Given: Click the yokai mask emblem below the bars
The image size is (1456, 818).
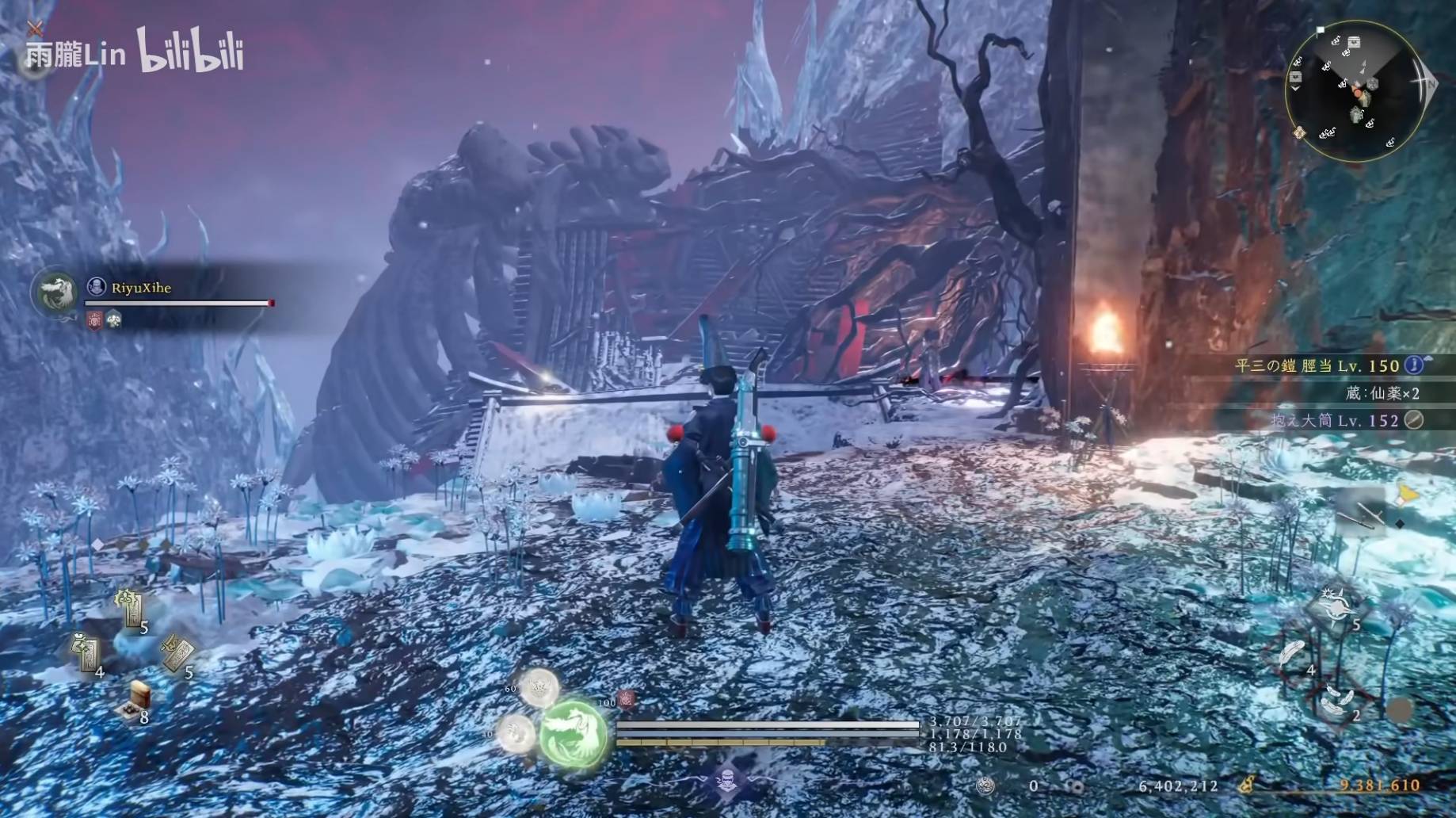Looking at the screenshot, I should (729, 779).
